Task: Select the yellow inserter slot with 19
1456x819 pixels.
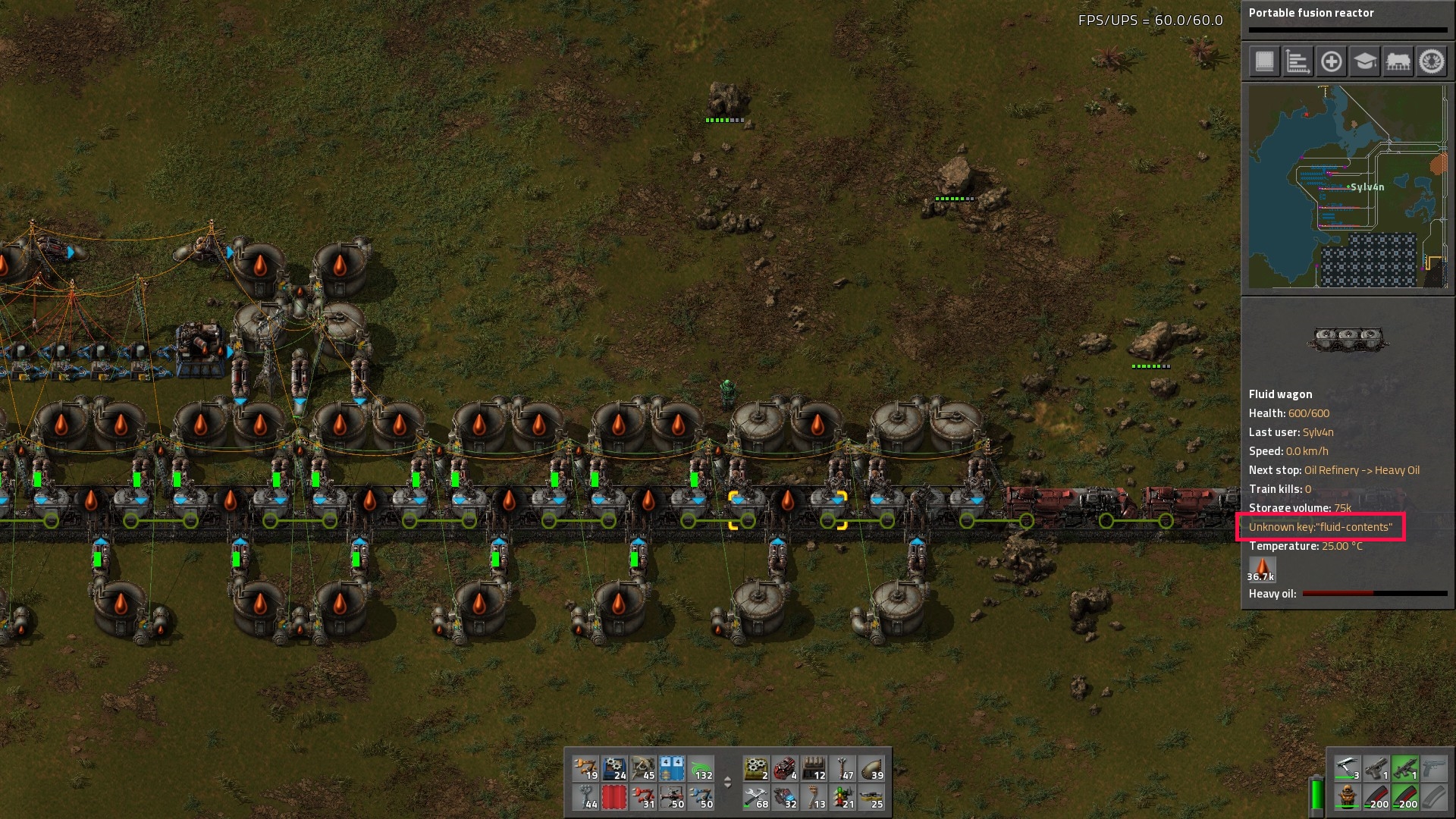Action: coord(585,768)
